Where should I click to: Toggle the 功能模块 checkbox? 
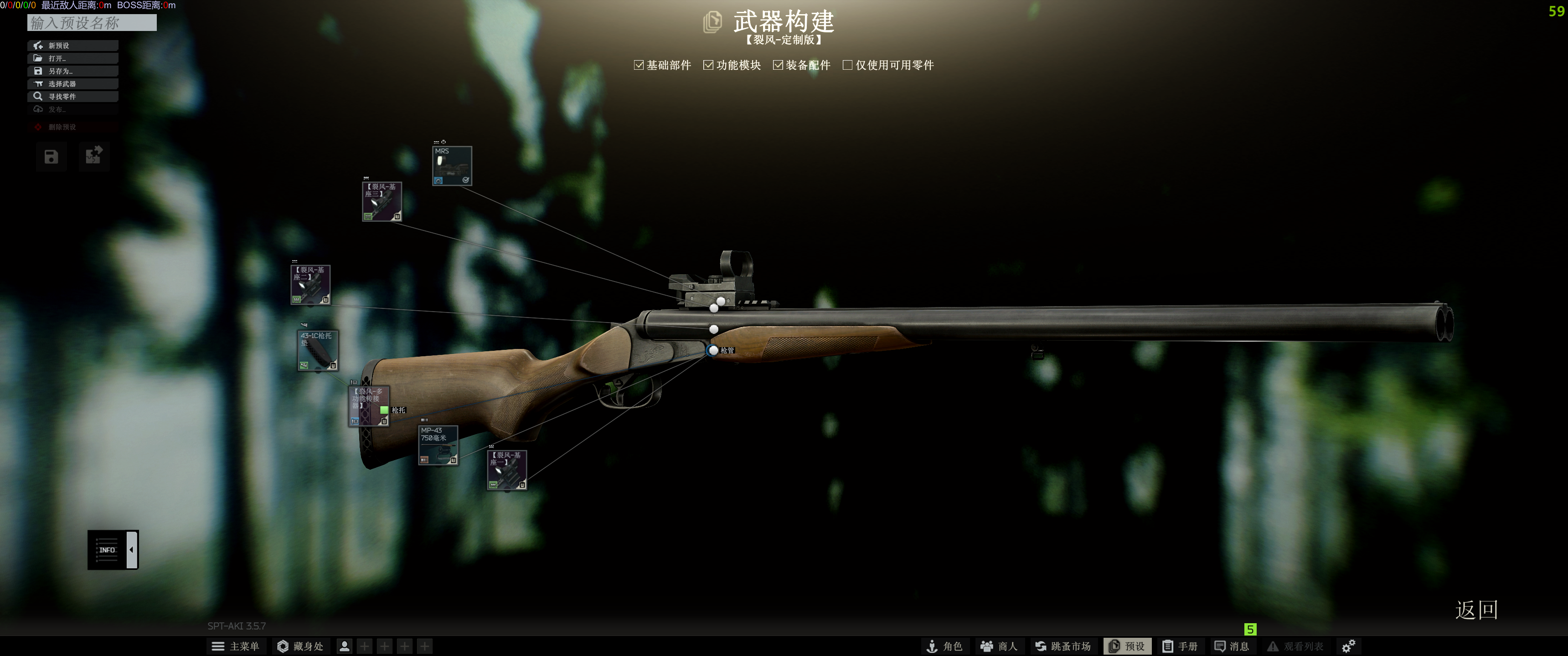[708, 65]
